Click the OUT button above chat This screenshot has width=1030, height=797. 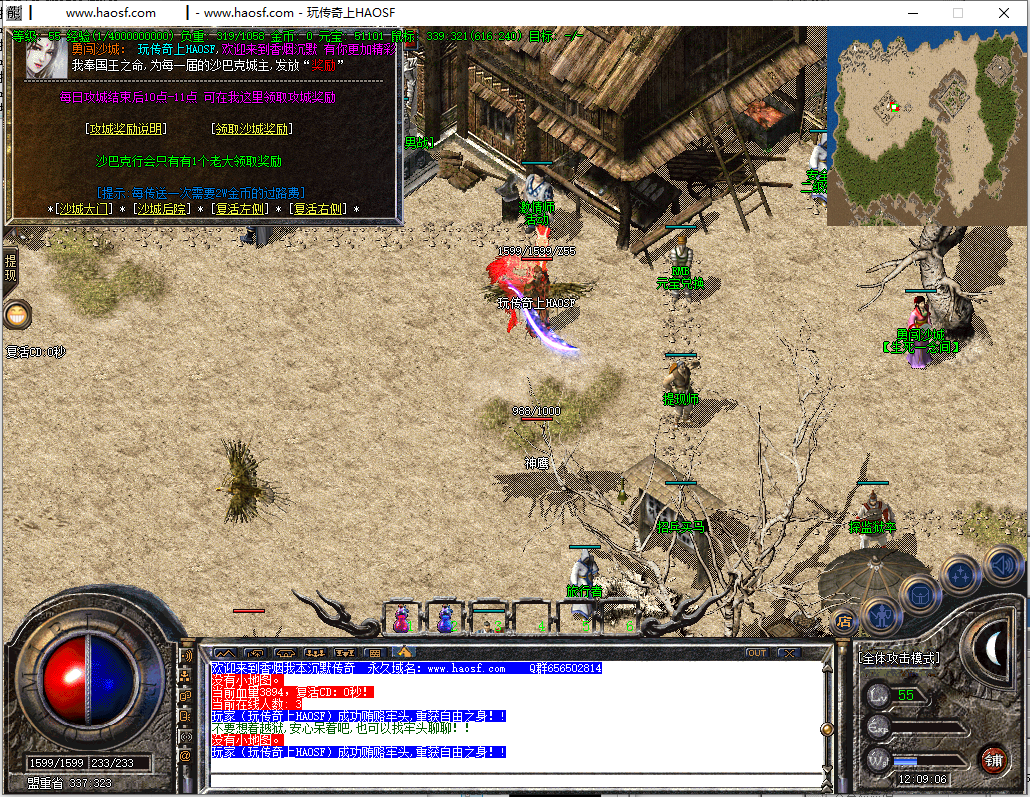(x=757, y=653)
